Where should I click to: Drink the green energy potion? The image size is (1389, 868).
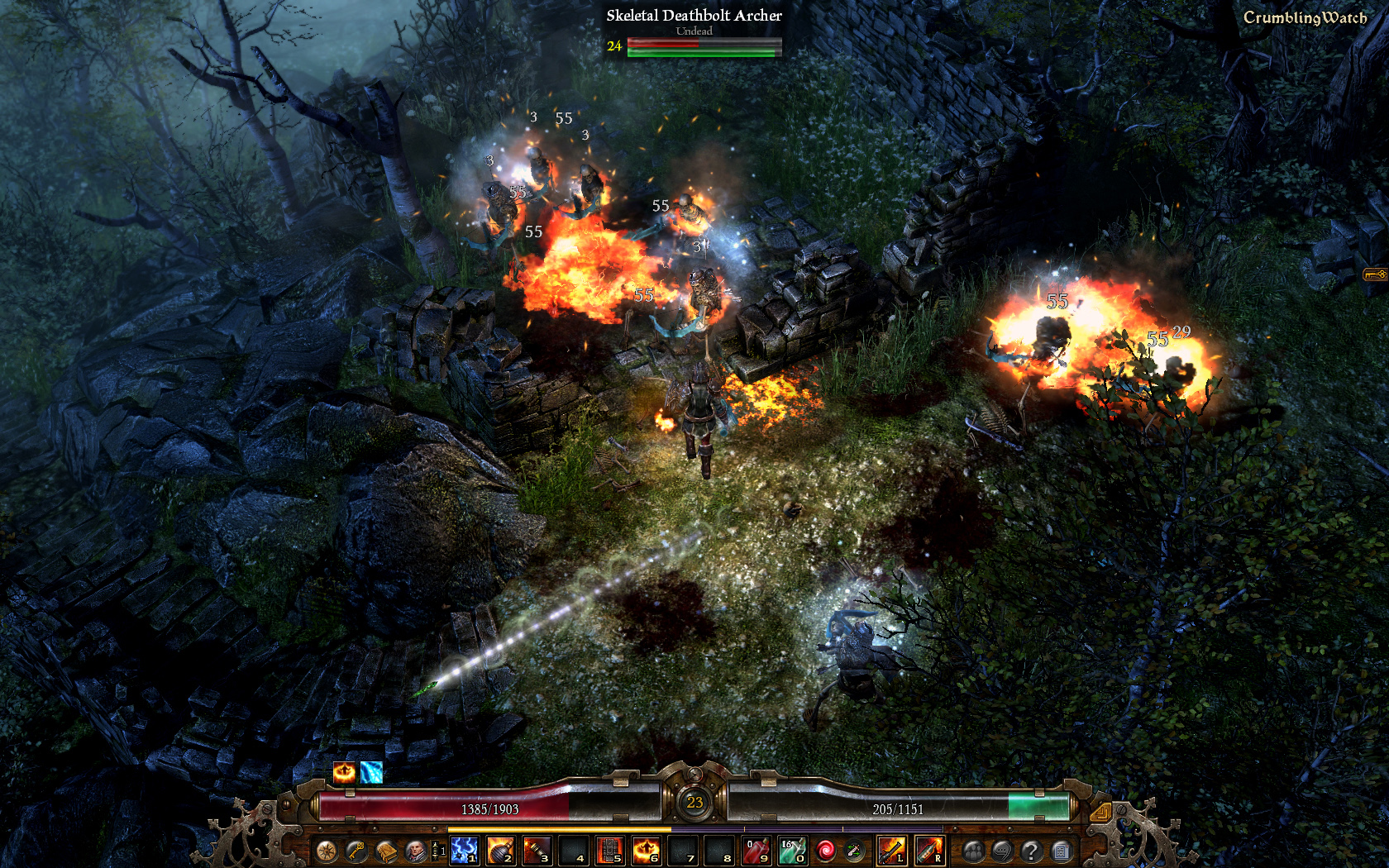pyautogui.click(x=792, y=850)
